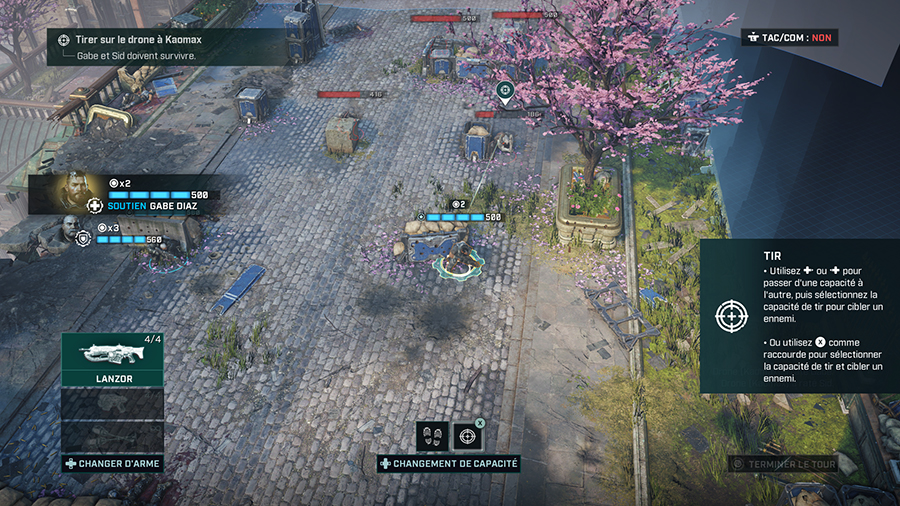Target the enemy's green crosshair marker

click(505, 92)
